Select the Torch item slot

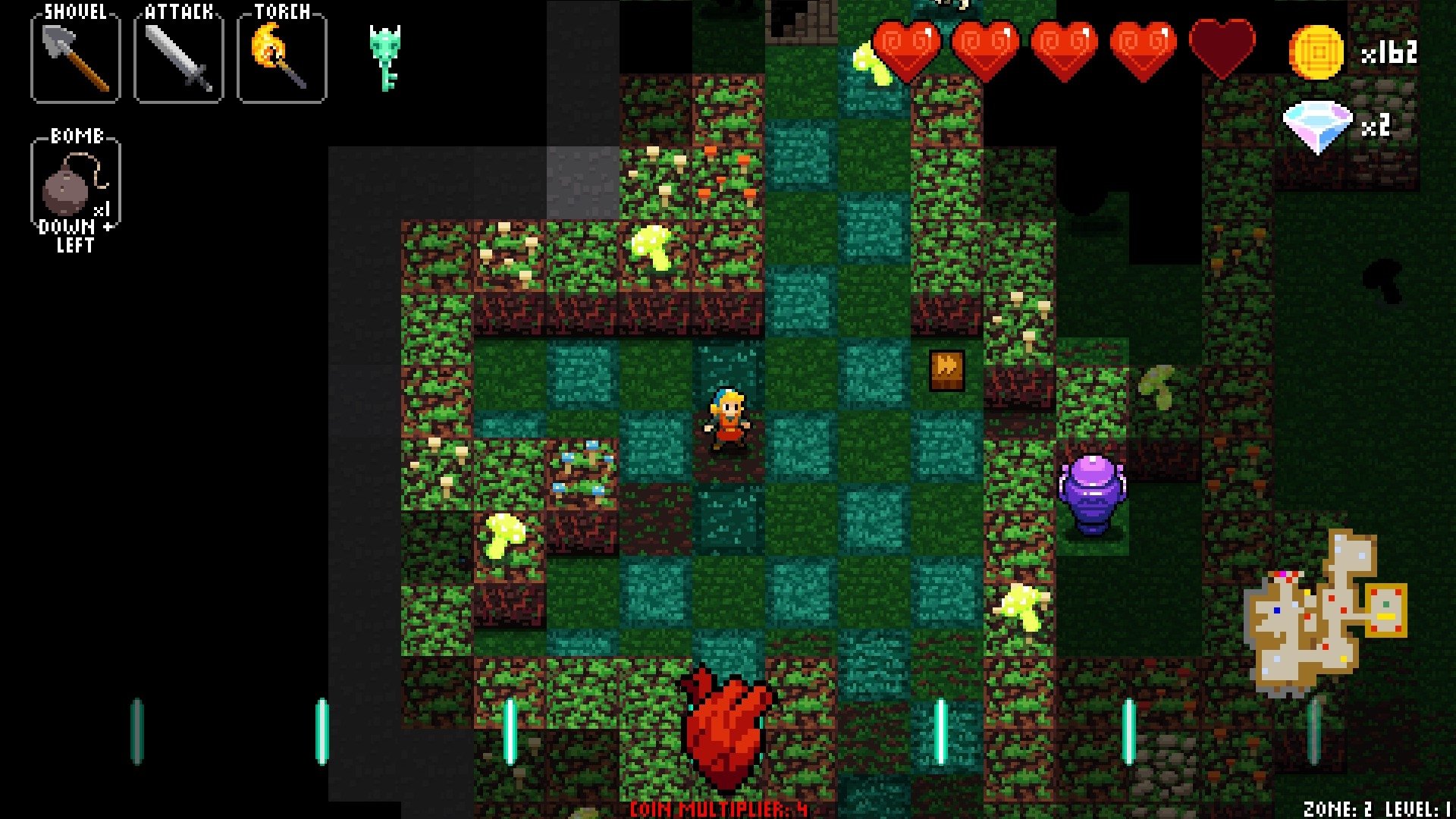click(281, 55)
